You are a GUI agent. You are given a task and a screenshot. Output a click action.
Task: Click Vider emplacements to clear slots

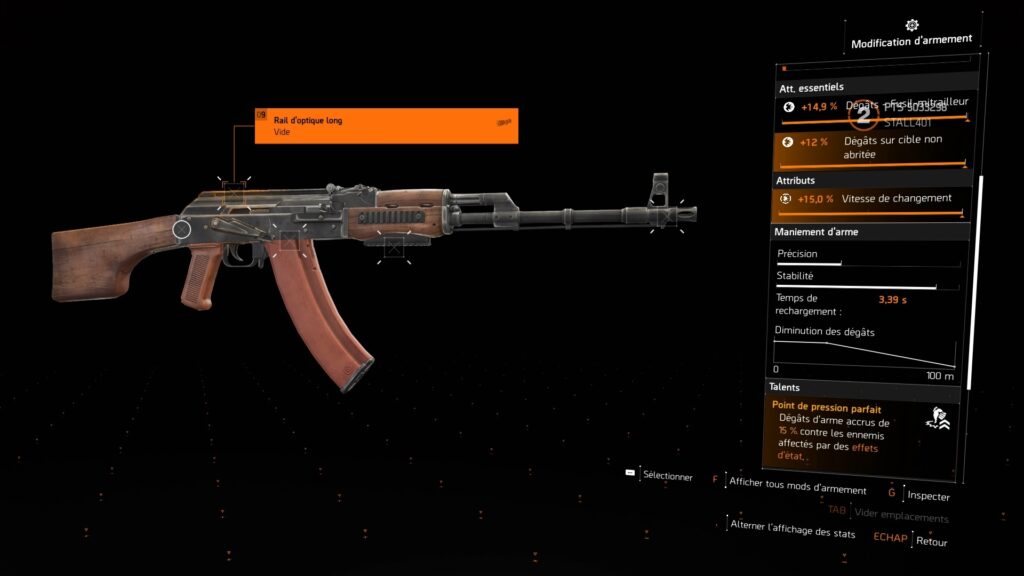(901, 517)
